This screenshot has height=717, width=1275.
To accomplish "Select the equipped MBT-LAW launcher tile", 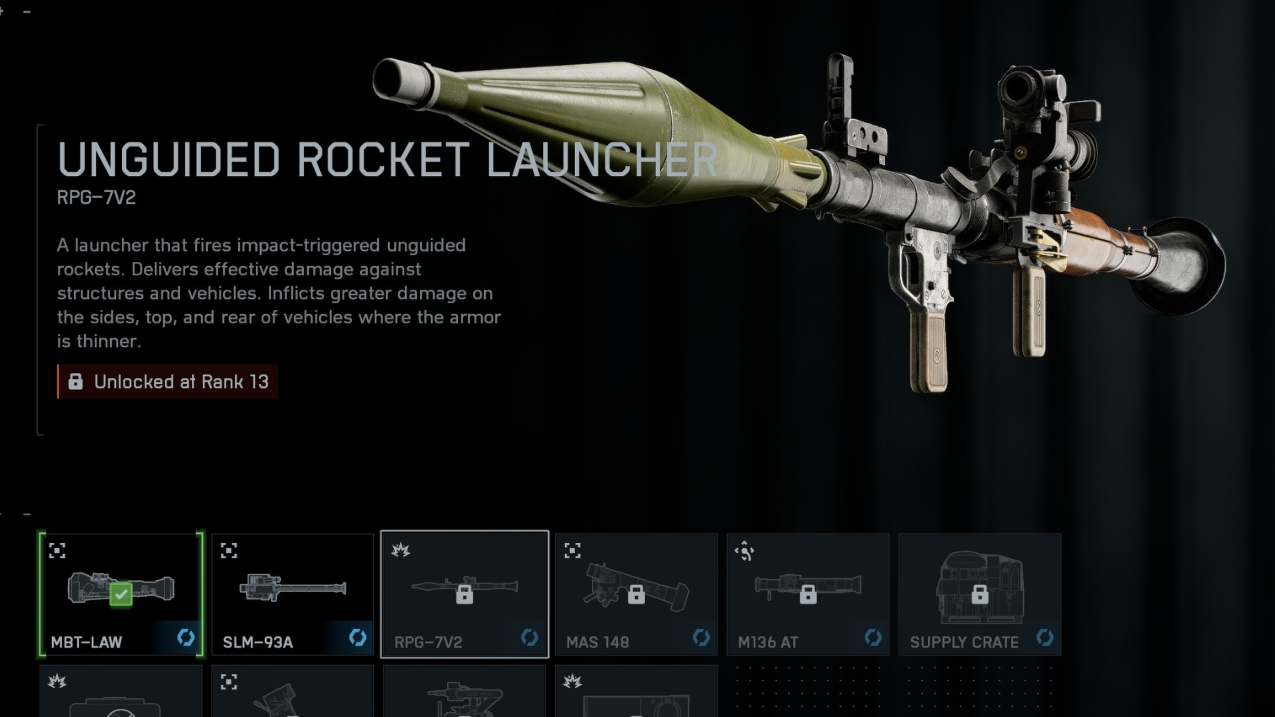I will [121, 594].
